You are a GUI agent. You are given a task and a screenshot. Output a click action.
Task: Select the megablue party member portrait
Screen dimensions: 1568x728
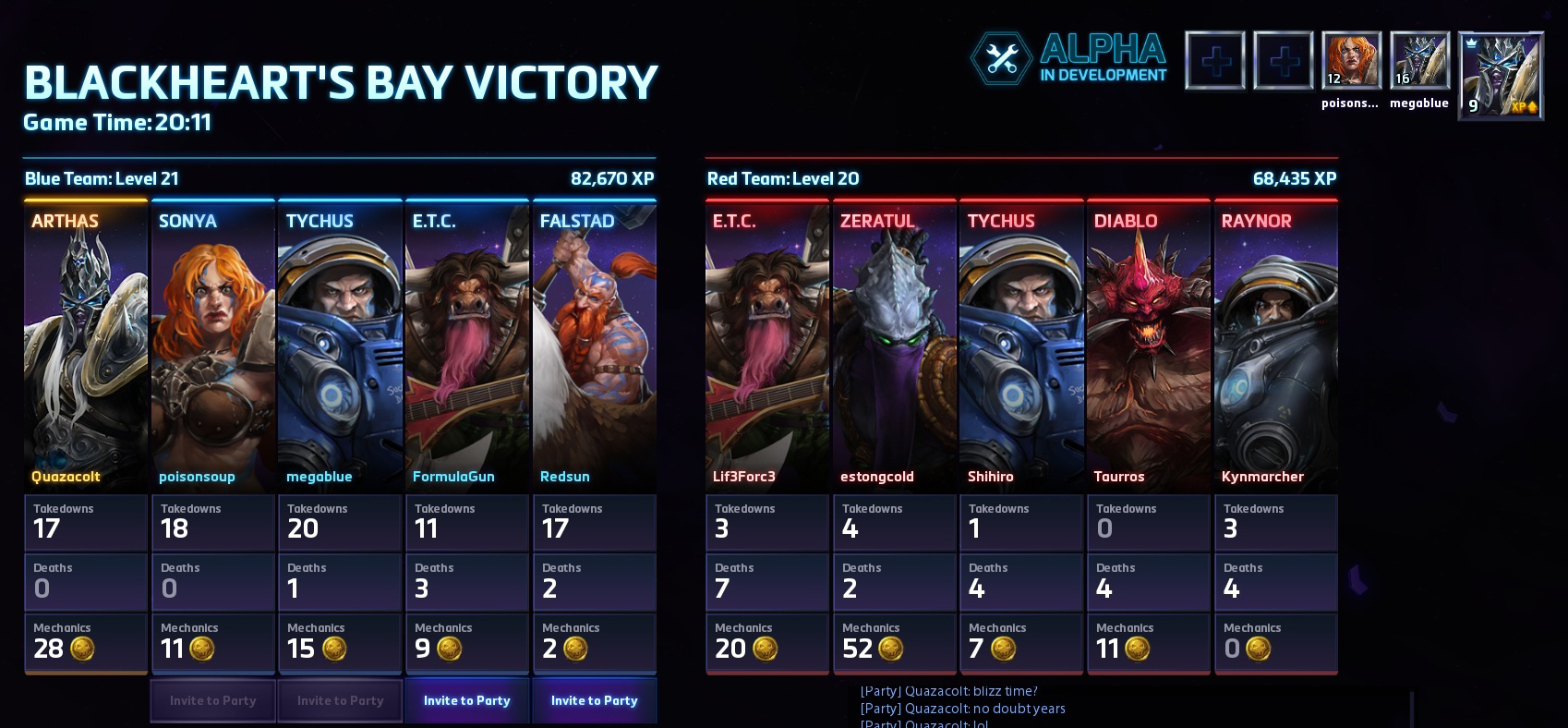(1419, 61)
